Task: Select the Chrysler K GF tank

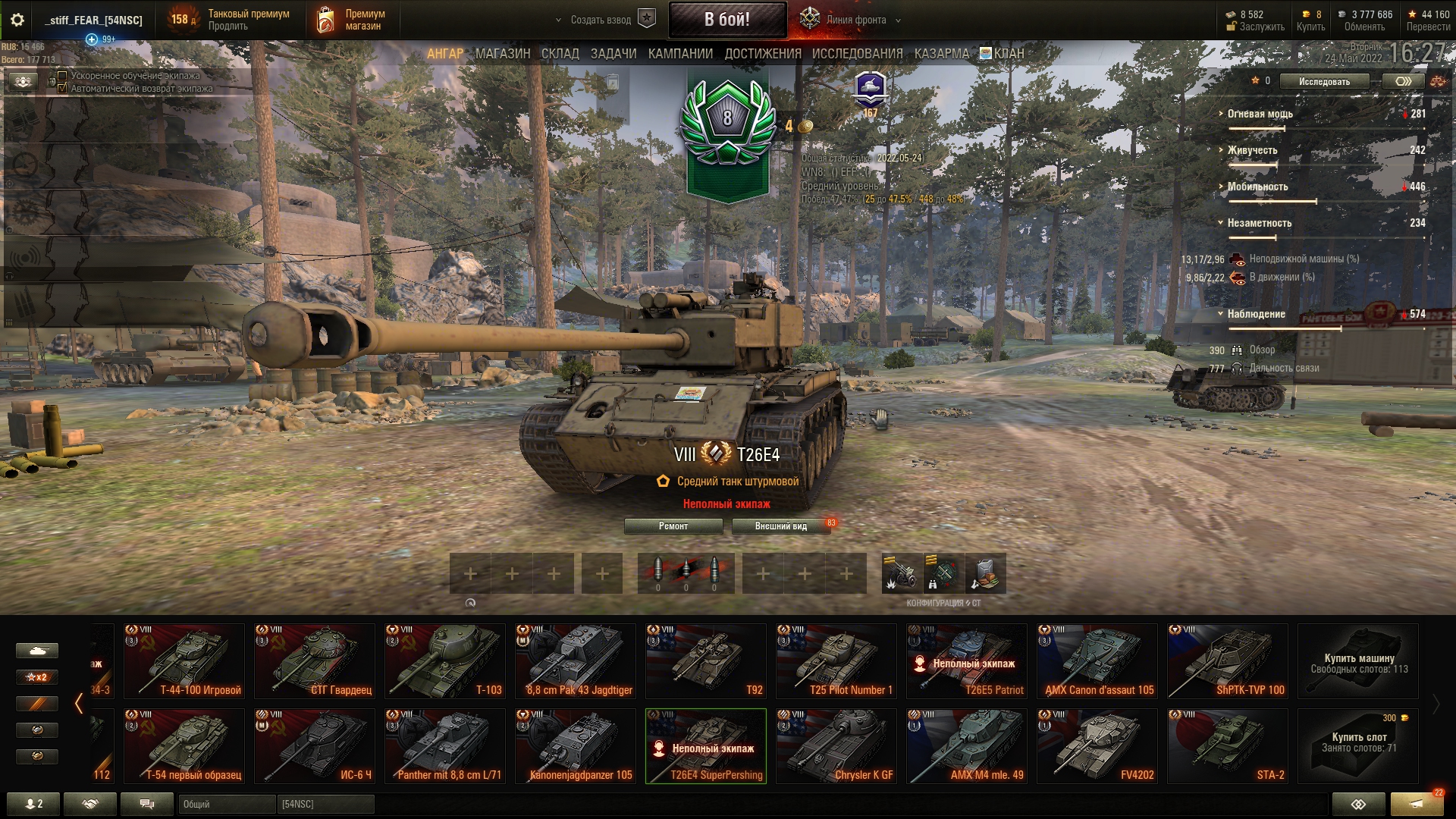Action: 836,746
